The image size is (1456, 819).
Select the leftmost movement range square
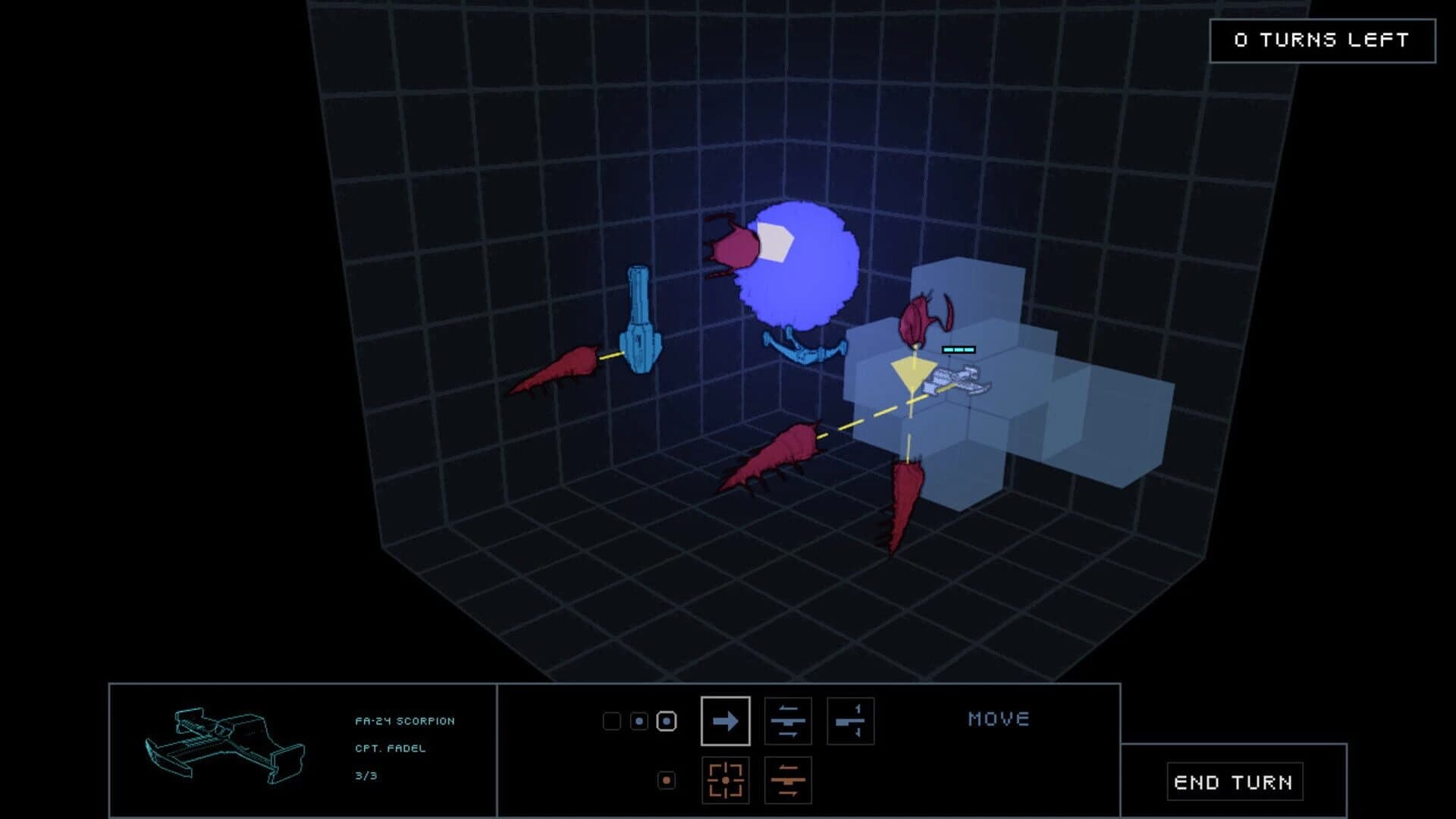(613, 721)
